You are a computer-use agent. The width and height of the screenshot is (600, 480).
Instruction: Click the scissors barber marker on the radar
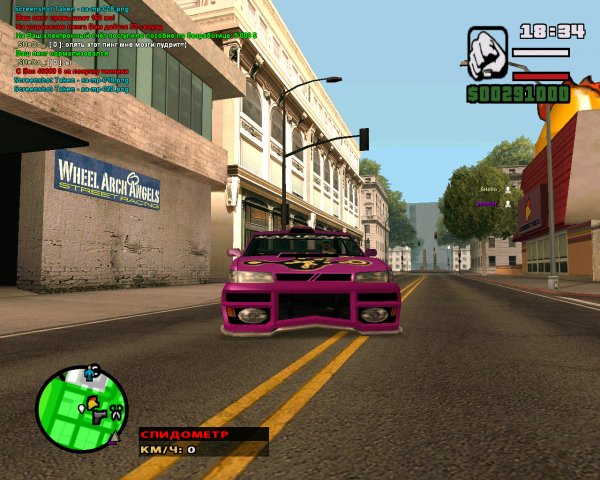coord(115,411)
